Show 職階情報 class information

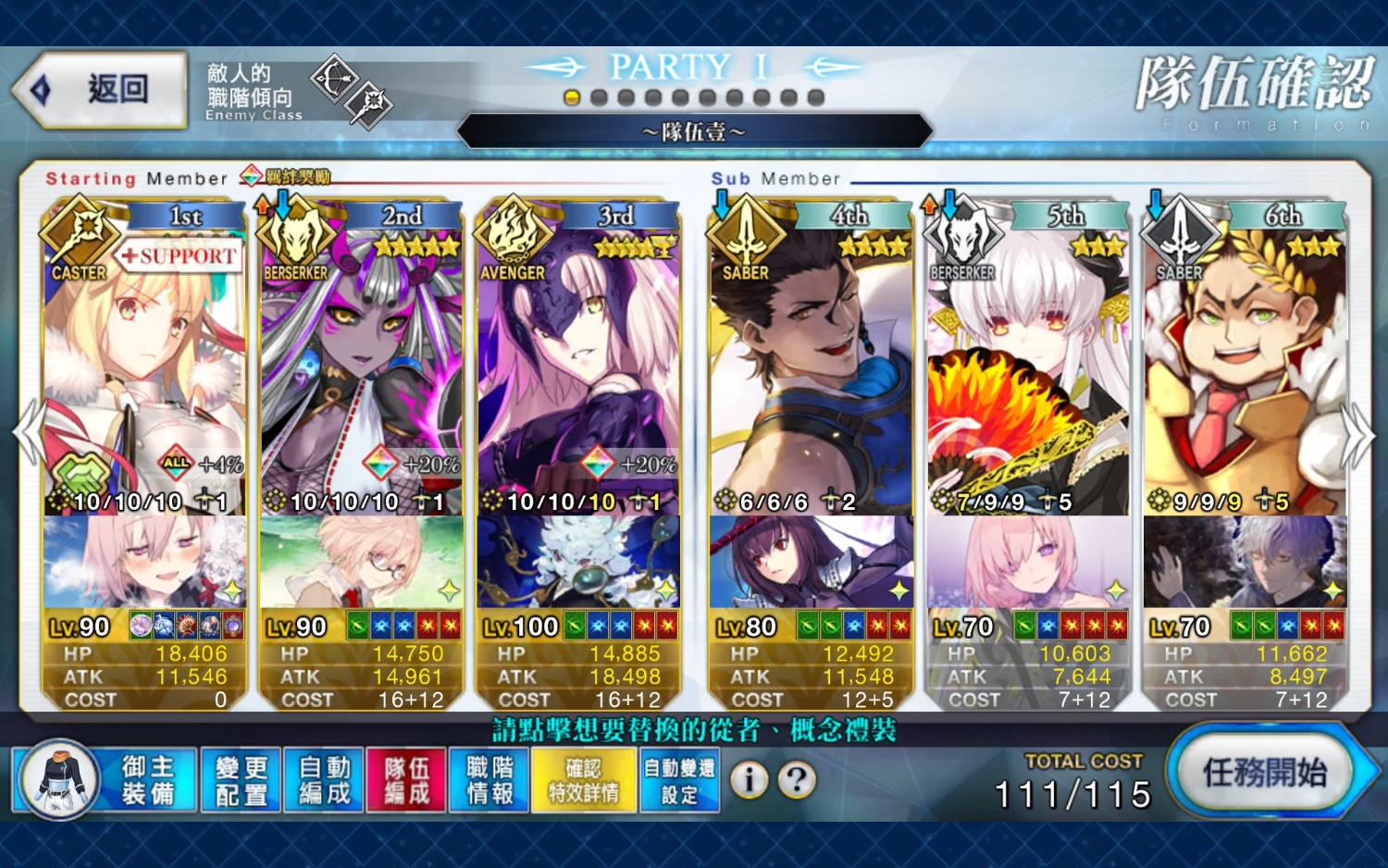point(490,780)
